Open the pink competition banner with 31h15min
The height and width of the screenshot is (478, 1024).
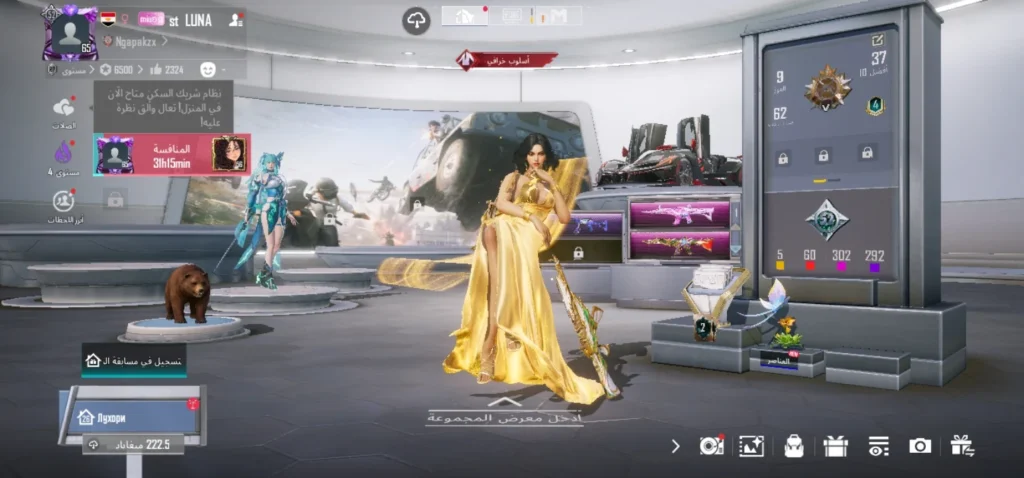click(171, 154)
